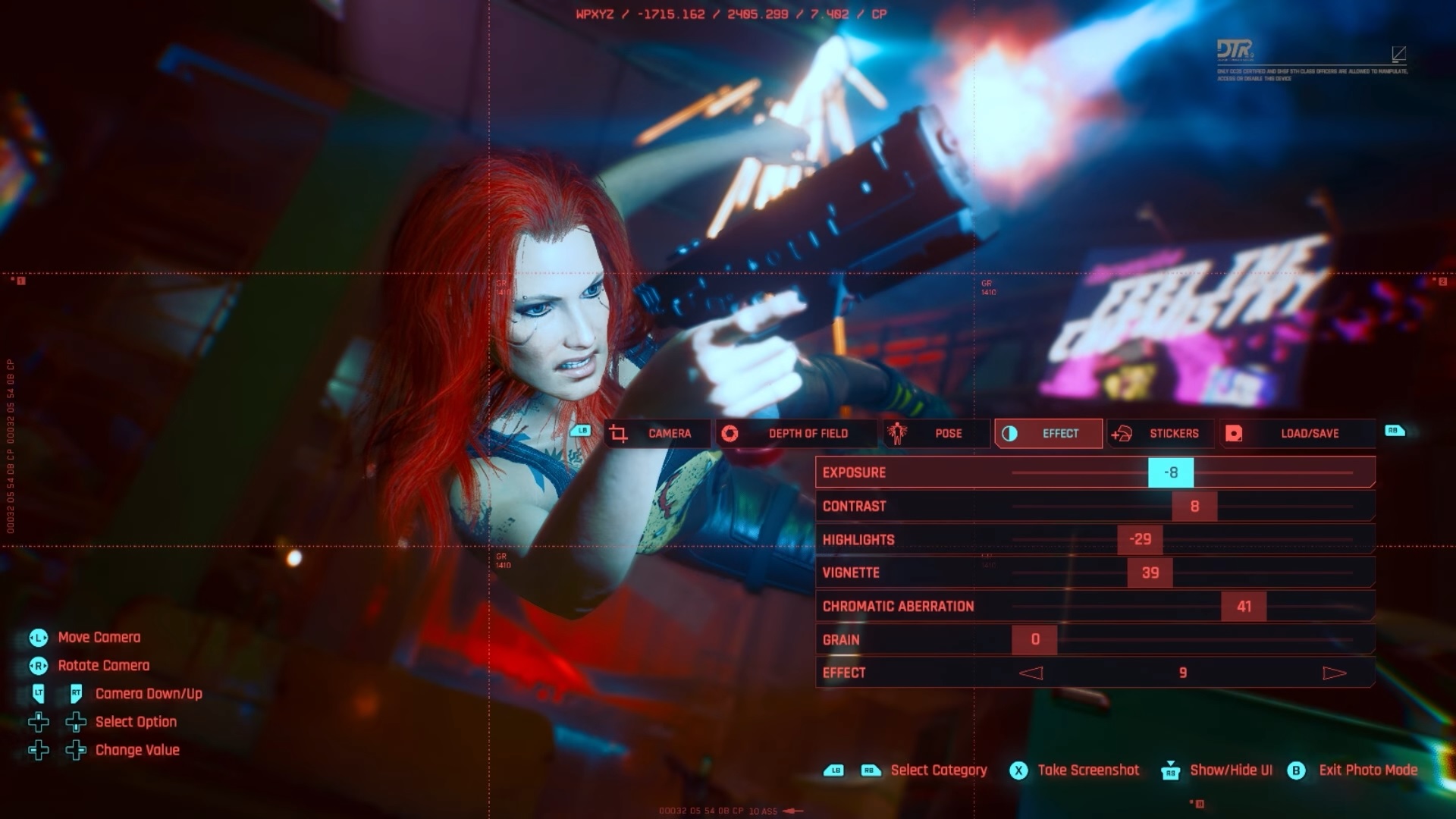Screen dimensions: 1456x819
Task: Click the left arrow on the Effect selector
Action: click(x=1030, y=672)
